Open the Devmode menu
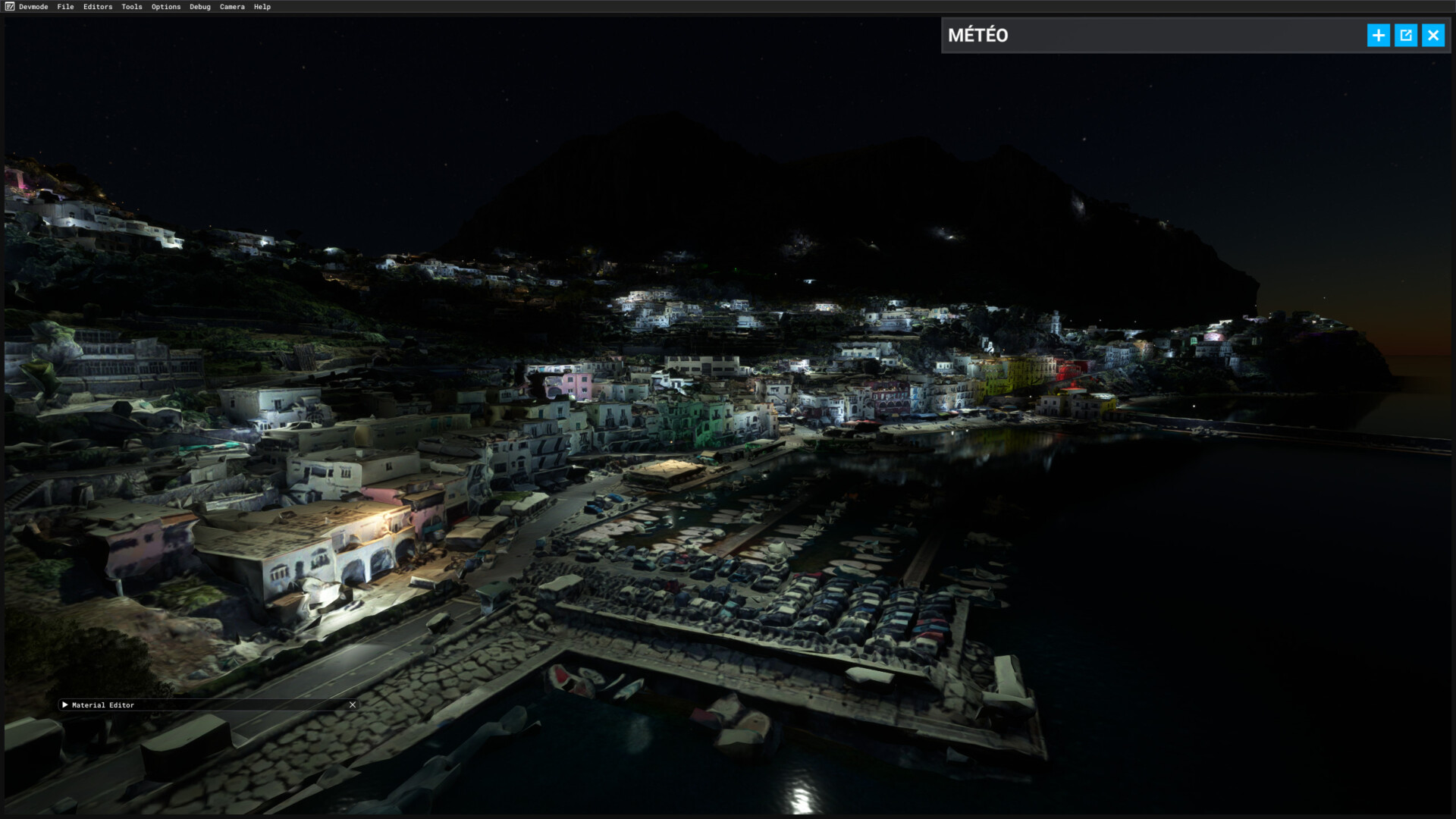The width and height of the screenshot is (1456, 819). 33,7
